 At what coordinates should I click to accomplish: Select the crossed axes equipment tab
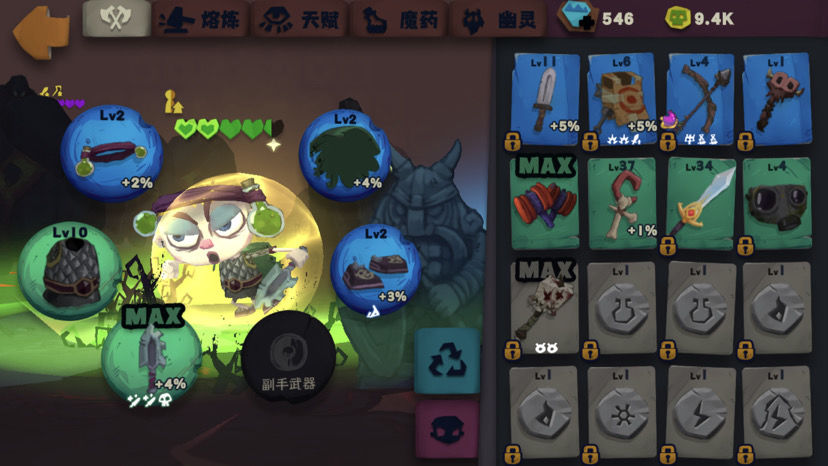(x=116, y=18)
